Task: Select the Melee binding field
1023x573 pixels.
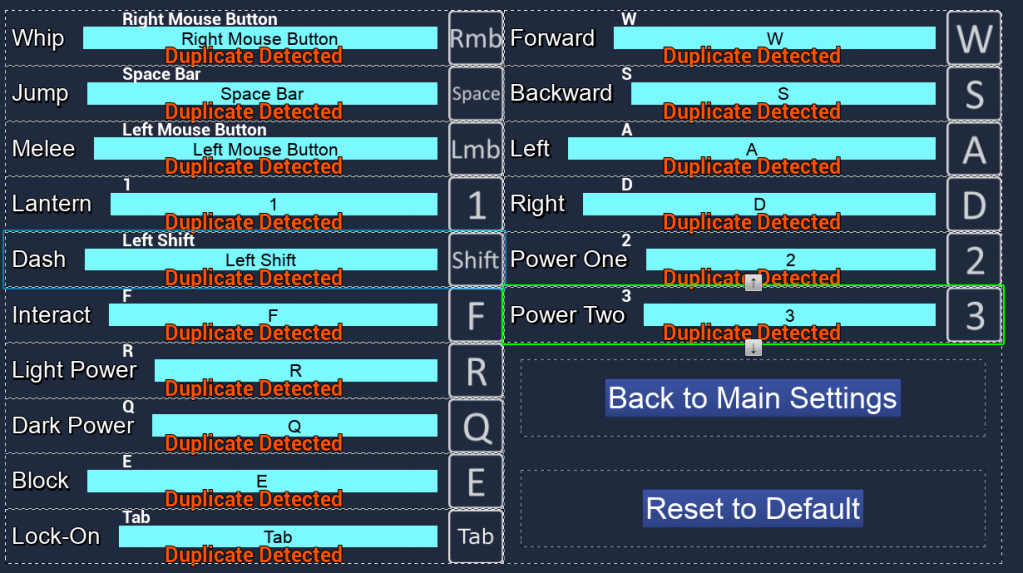Action: [265, 149]
